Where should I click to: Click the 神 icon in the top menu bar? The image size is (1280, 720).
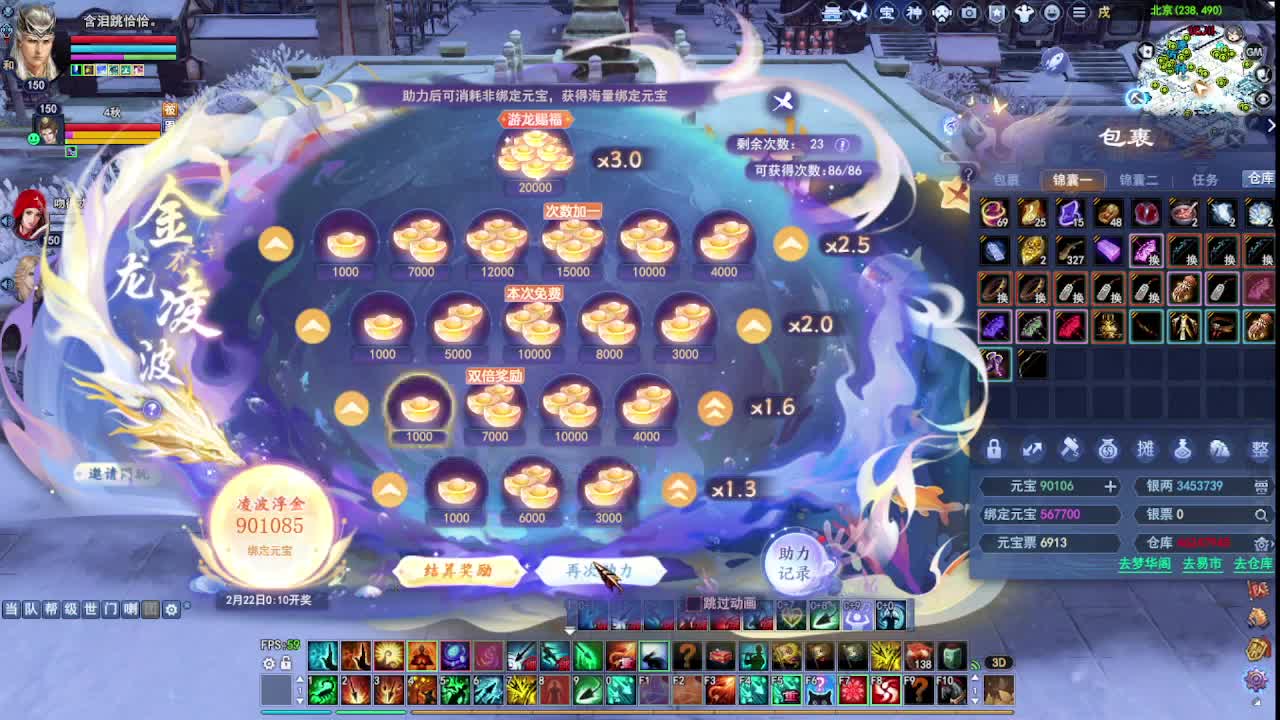(x=913, y=14)
